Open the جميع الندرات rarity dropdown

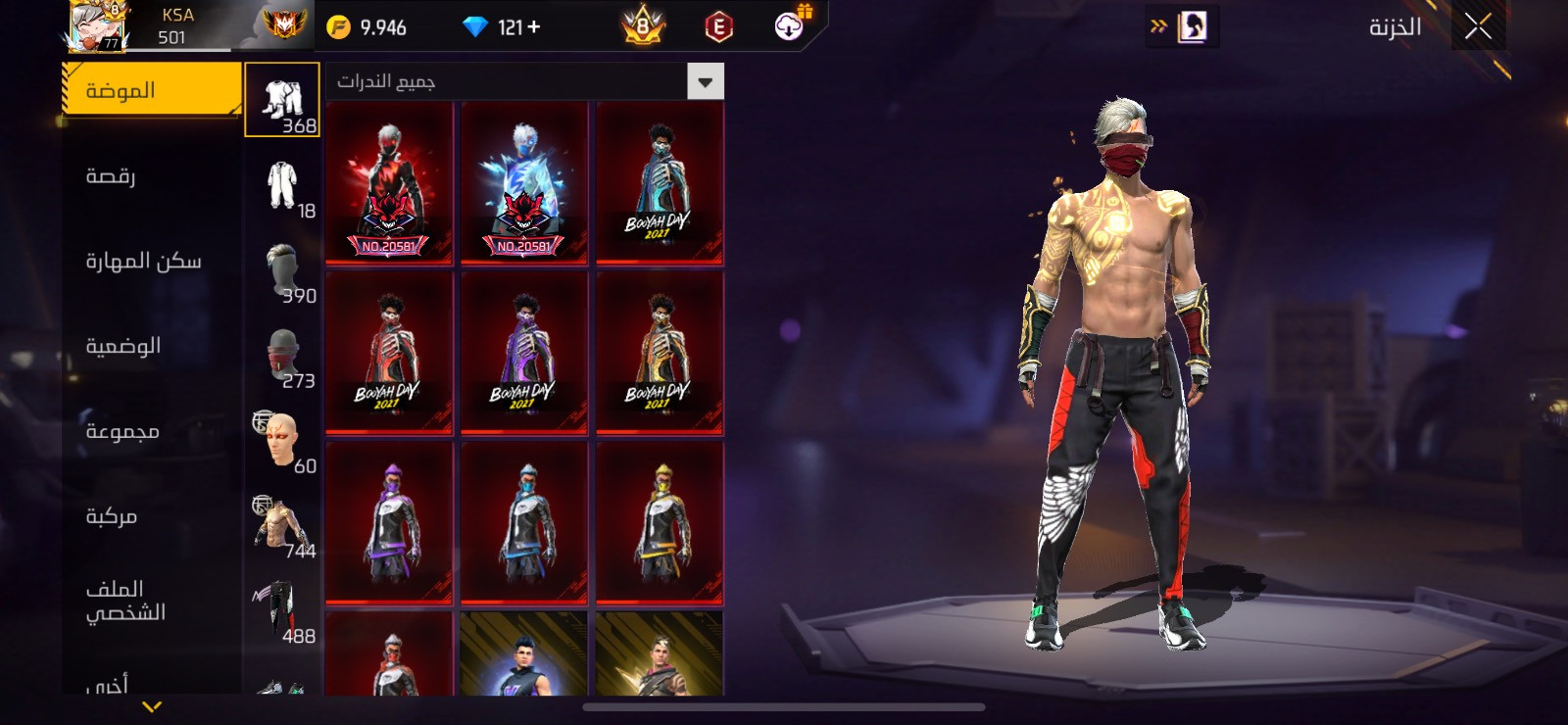coord(705,81)
